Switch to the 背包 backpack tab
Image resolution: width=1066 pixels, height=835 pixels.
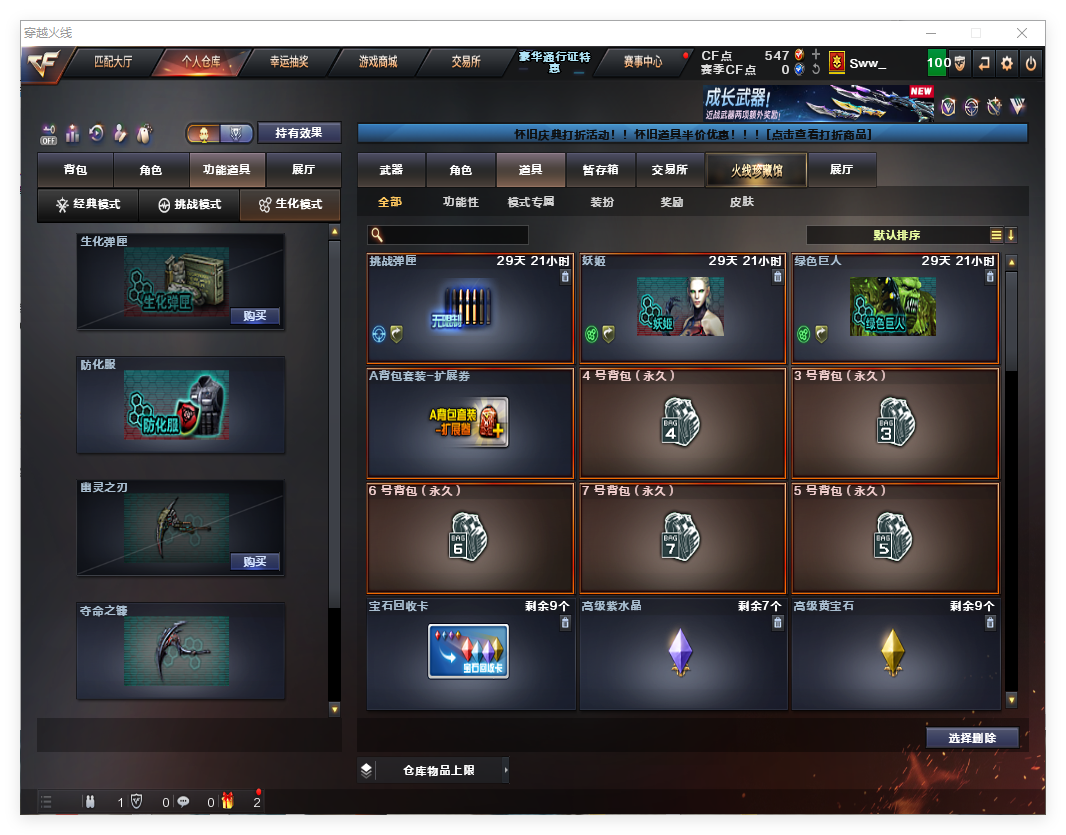click(75, 170)
